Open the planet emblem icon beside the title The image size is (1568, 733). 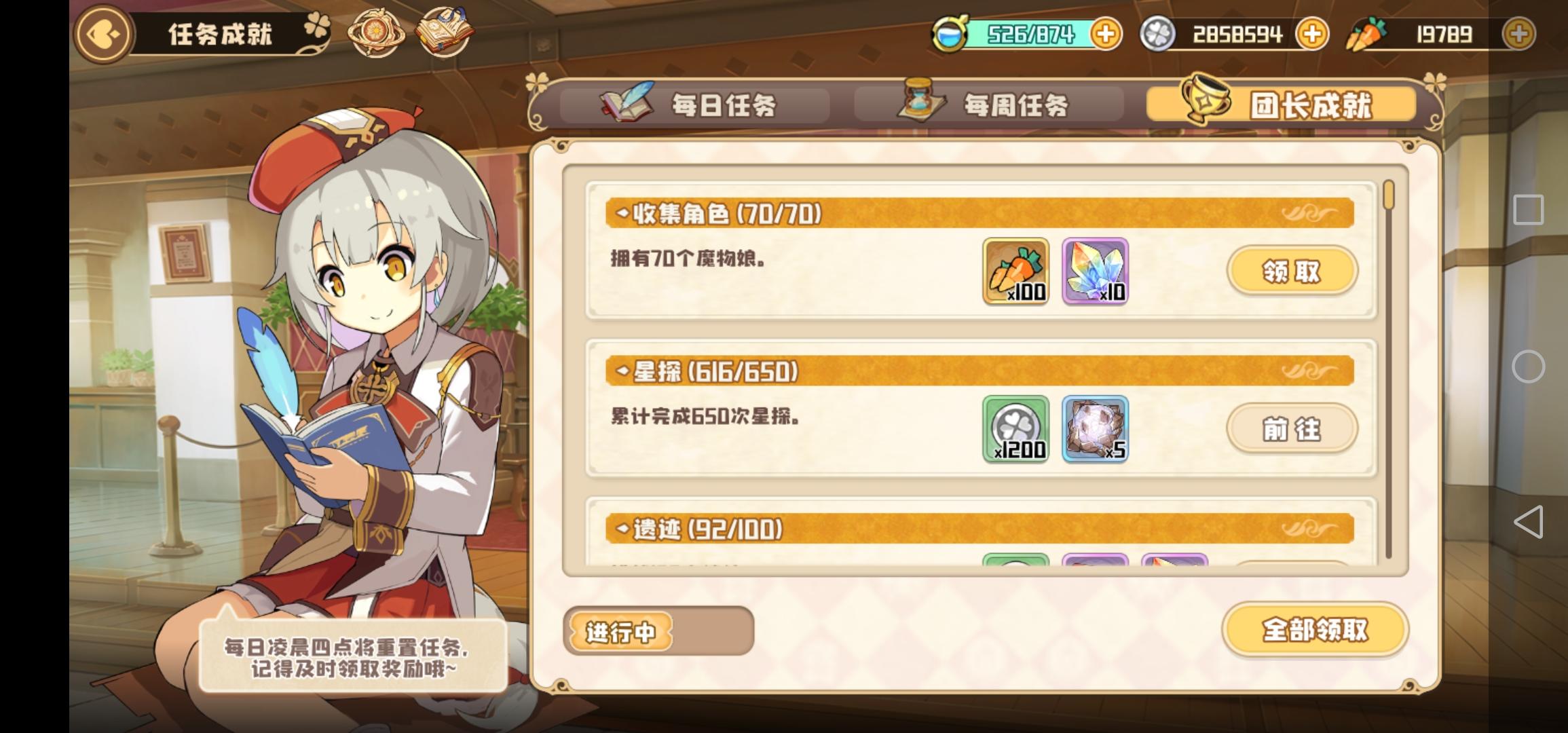pos(377,33)
